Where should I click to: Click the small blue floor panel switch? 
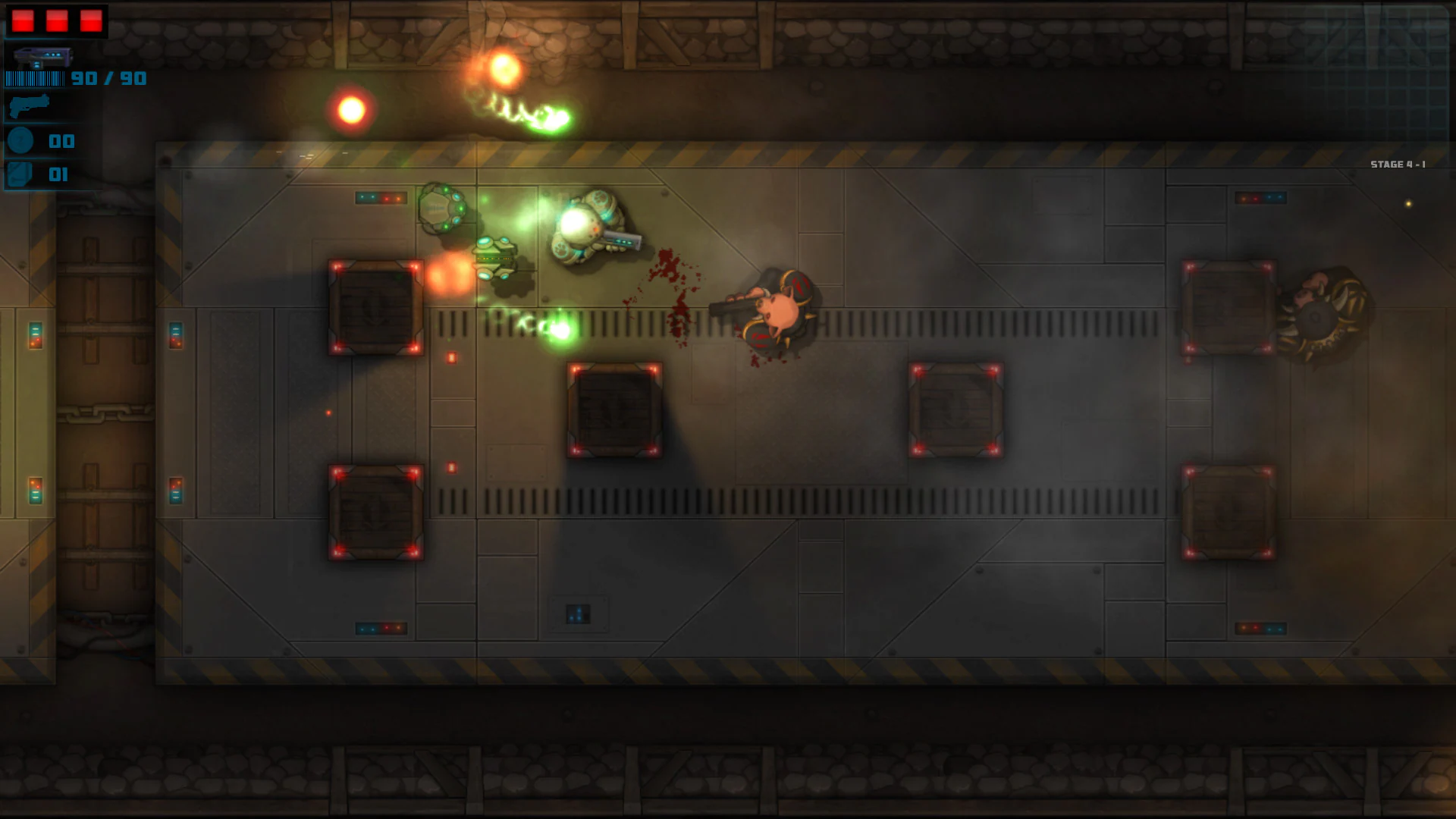coord(579,614)
